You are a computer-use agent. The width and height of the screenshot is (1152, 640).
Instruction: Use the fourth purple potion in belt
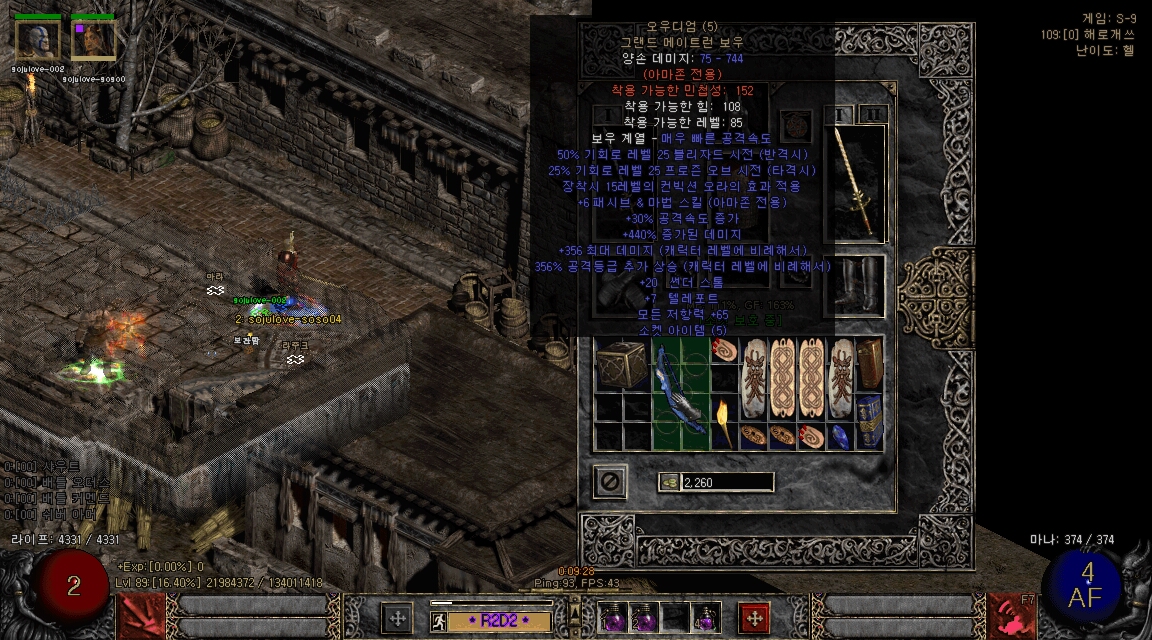706,619
